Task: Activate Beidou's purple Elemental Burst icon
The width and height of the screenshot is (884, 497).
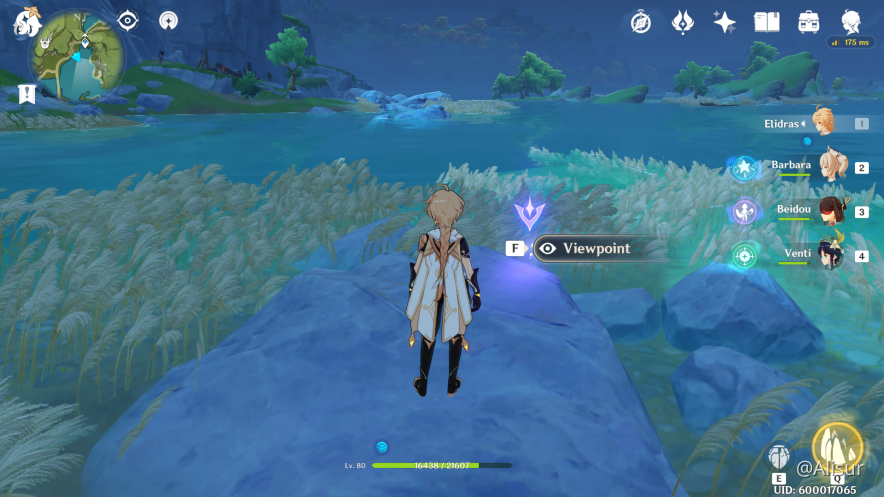Action: pos(744,211)
